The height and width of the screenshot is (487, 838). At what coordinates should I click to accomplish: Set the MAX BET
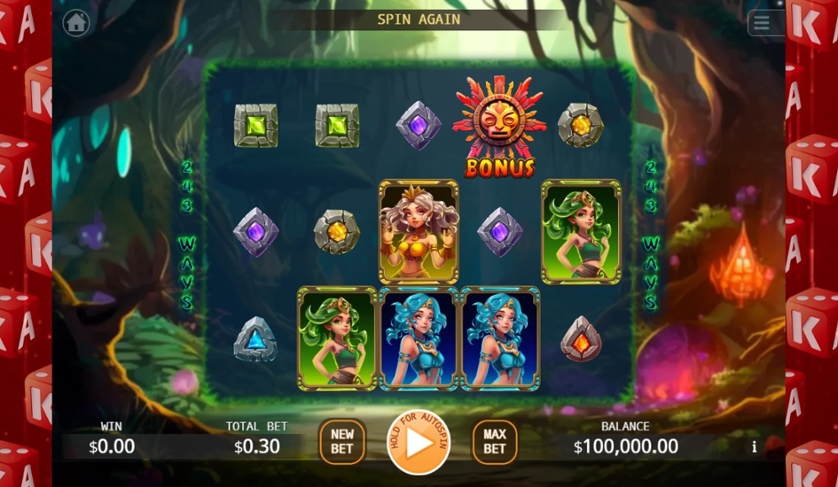click(x=494, y=442)
